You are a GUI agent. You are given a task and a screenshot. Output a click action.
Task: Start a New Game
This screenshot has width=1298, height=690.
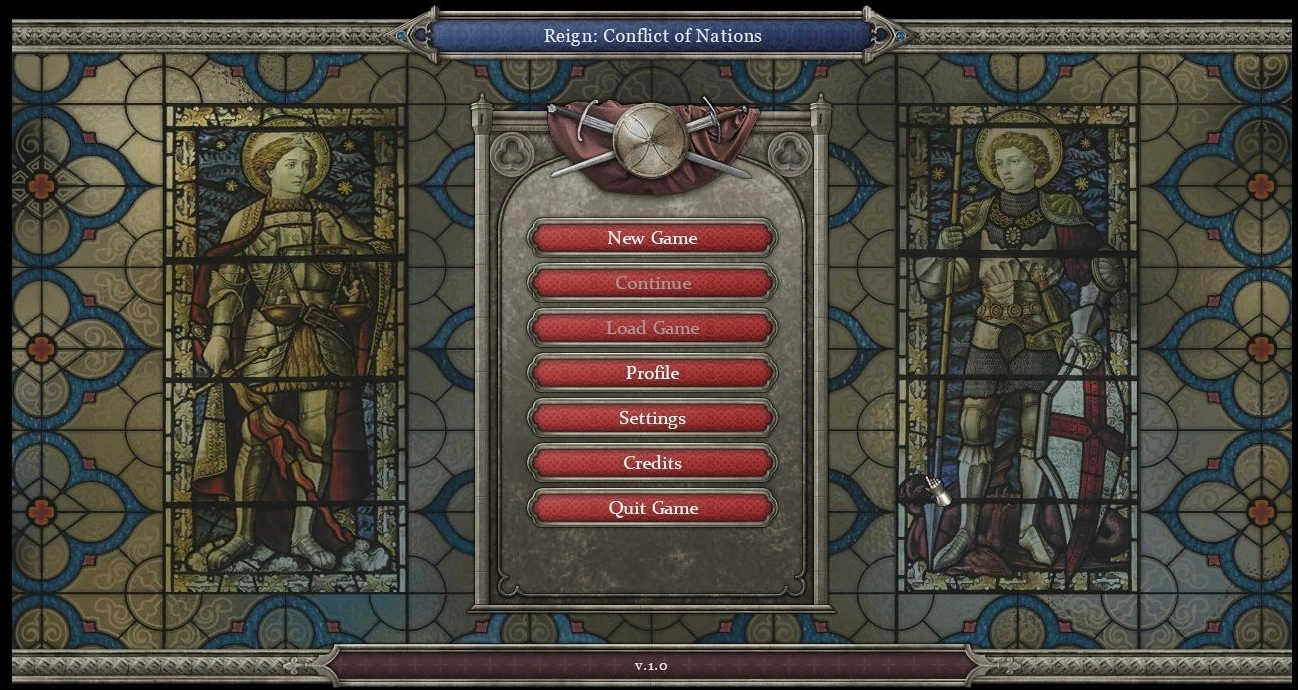coord(652,238)
